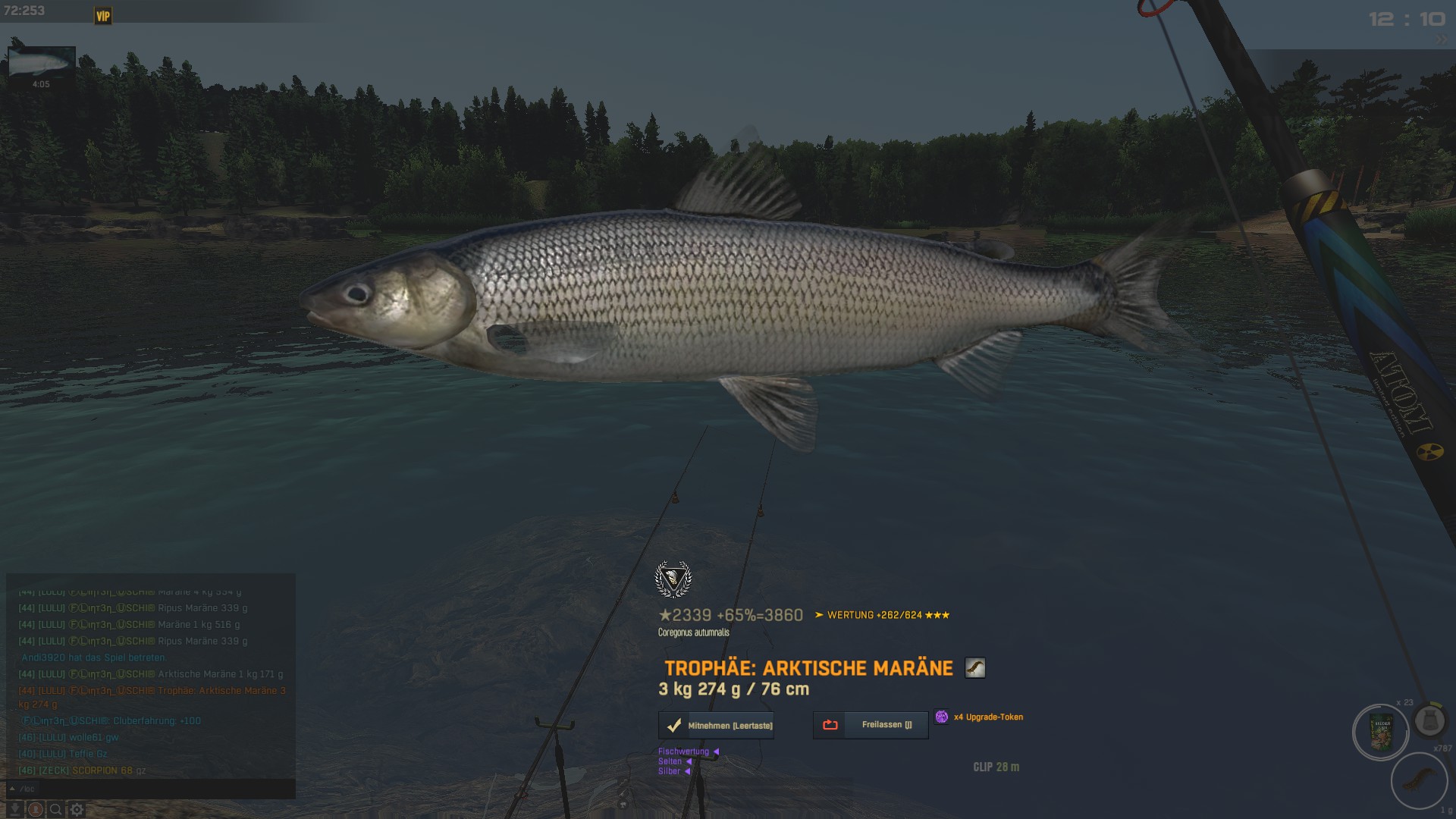Toggle the orange player icon below chat
1456x819 pixels.
[36, 810]
